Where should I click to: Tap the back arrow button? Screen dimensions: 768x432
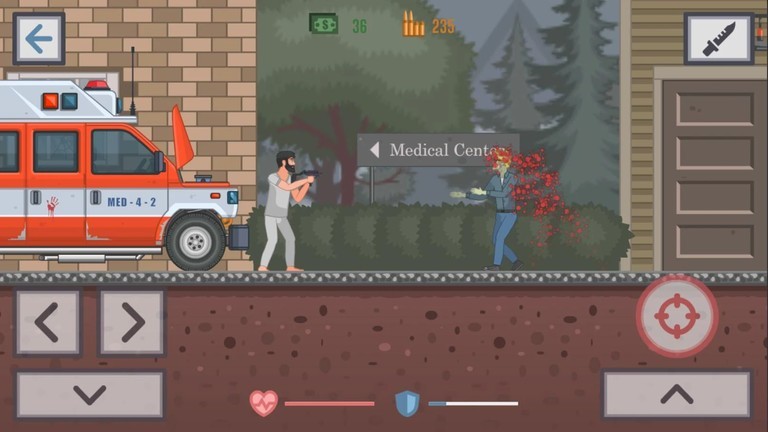[39, 39]
